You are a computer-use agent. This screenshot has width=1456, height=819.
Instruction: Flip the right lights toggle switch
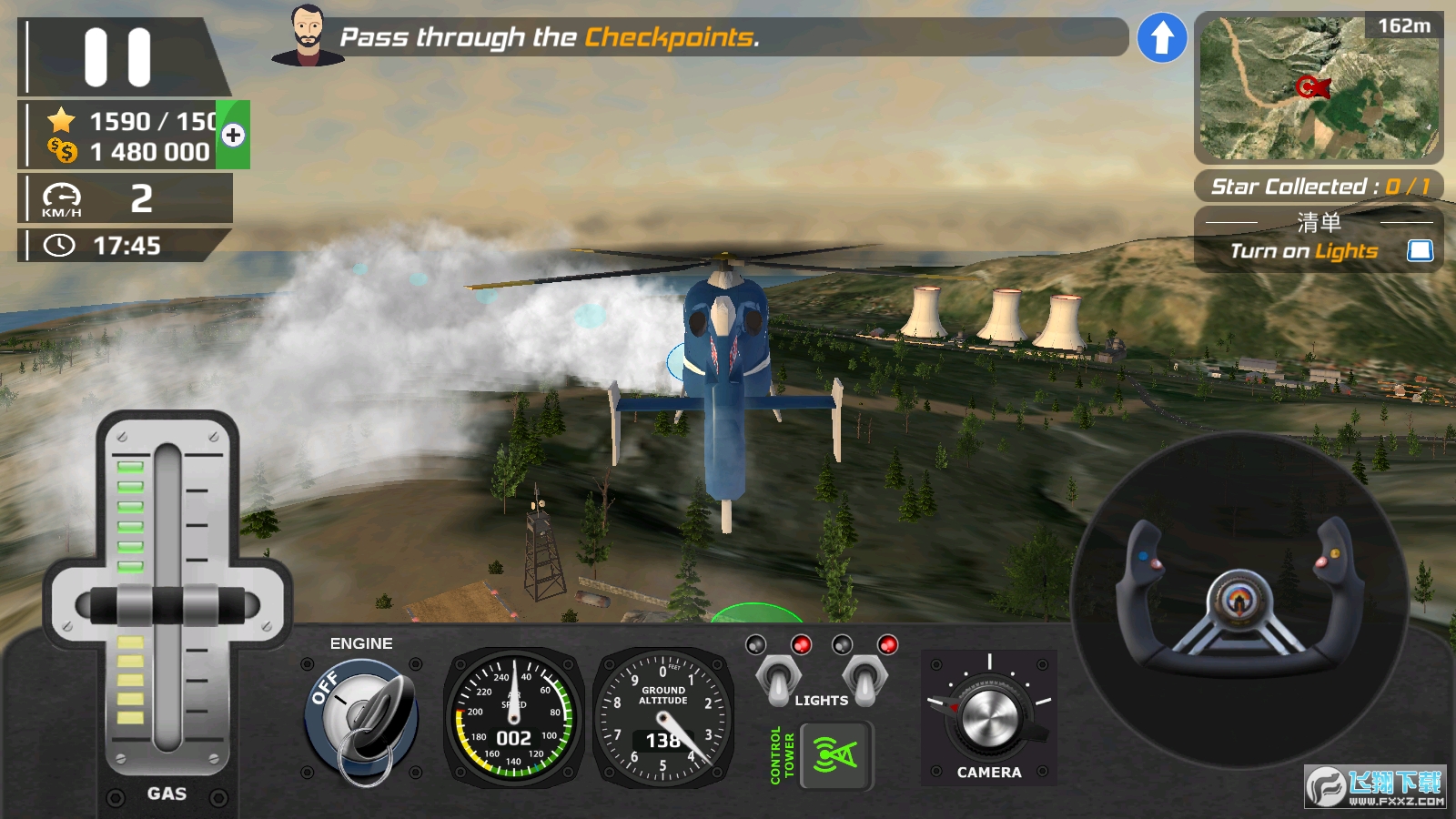(864, 679)
